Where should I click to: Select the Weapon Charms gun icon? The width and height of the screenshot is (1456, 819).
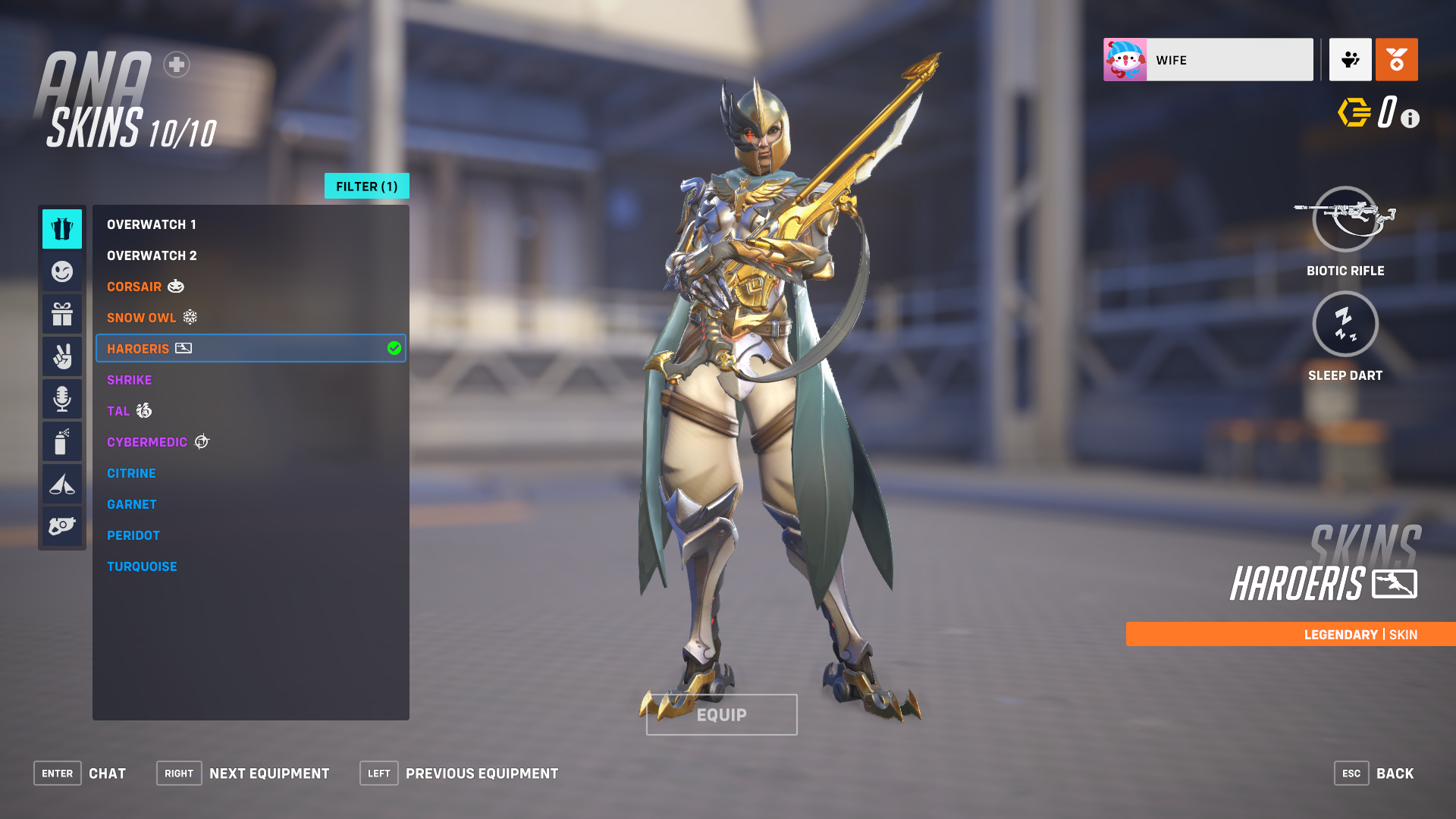[62, 526]
